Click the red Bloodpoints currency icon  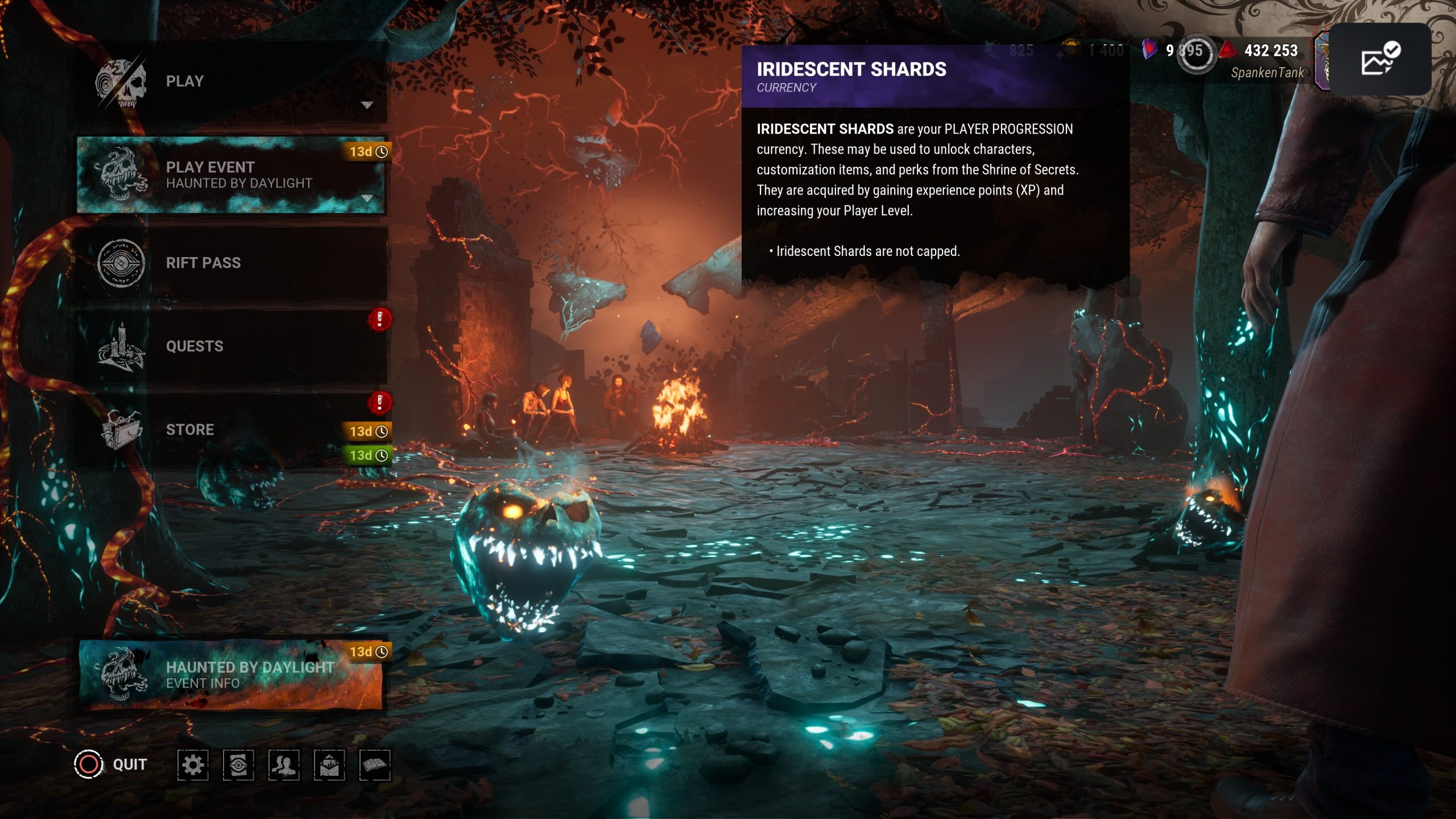(x=1227, y=50)
